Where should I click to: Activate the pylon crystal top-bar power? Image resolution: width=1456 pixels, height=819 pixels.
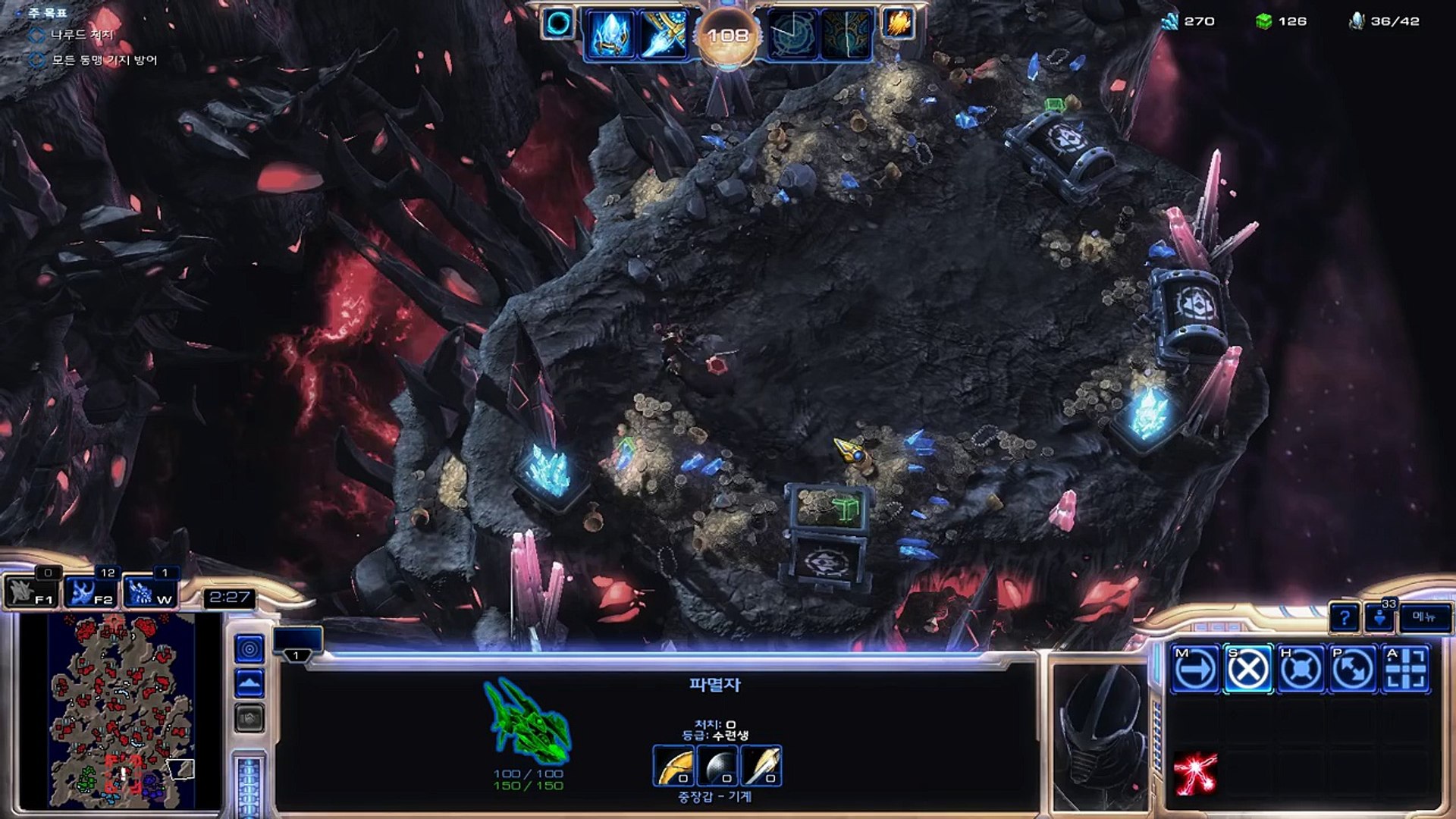[611, 35]
